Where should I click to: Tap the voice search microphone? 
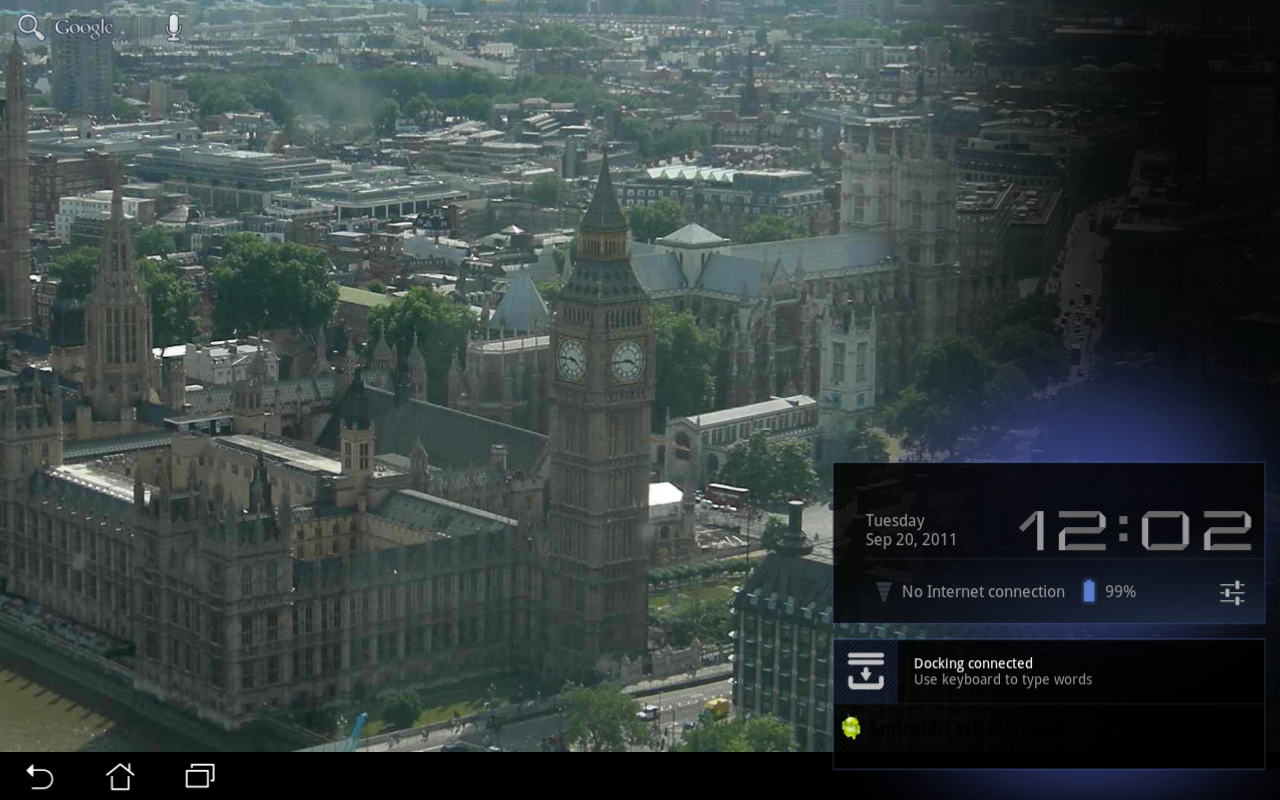174,28
